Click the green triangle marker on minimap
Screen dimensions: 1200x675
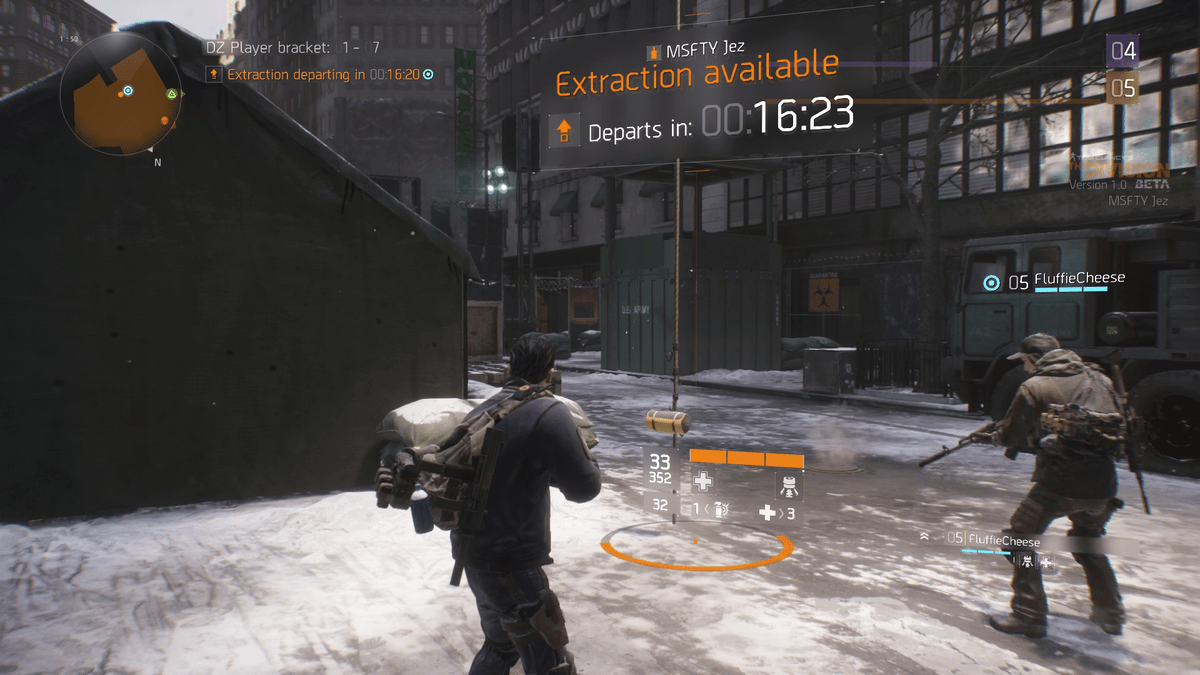click(172, 94)
